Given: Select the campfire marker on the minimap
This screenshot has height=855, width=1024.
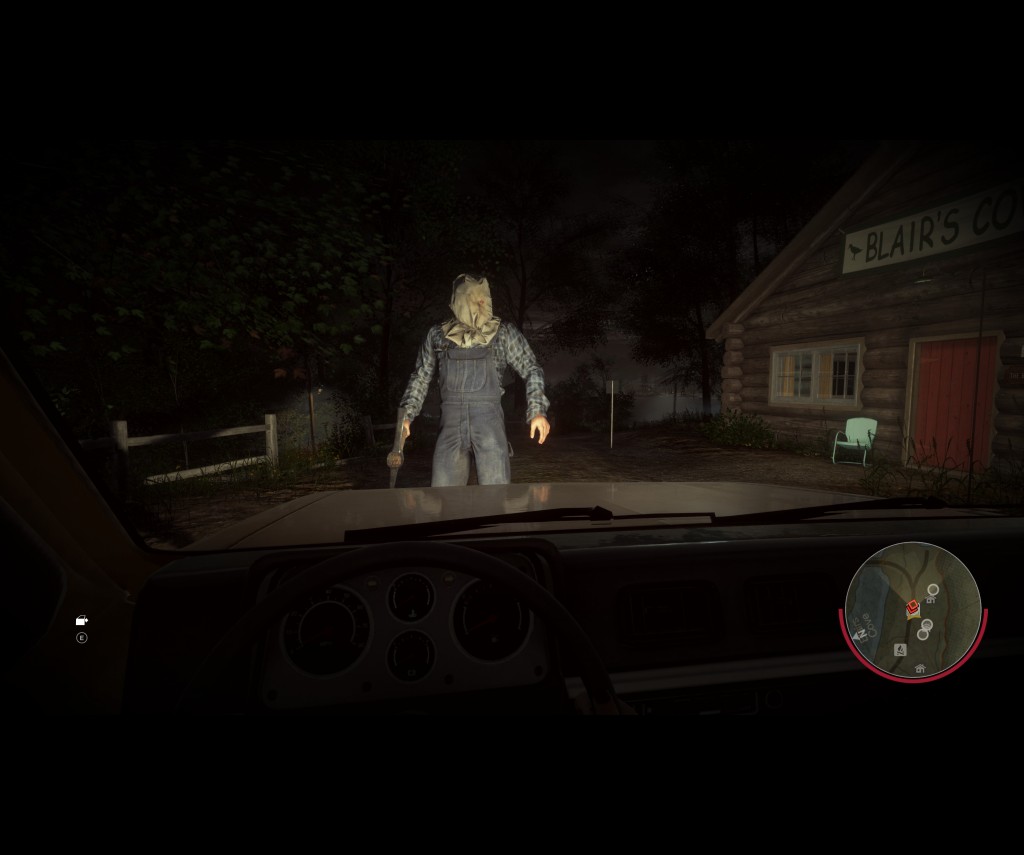Looking at the screenshot, I should pyautogui.click(x=899, y=650).
